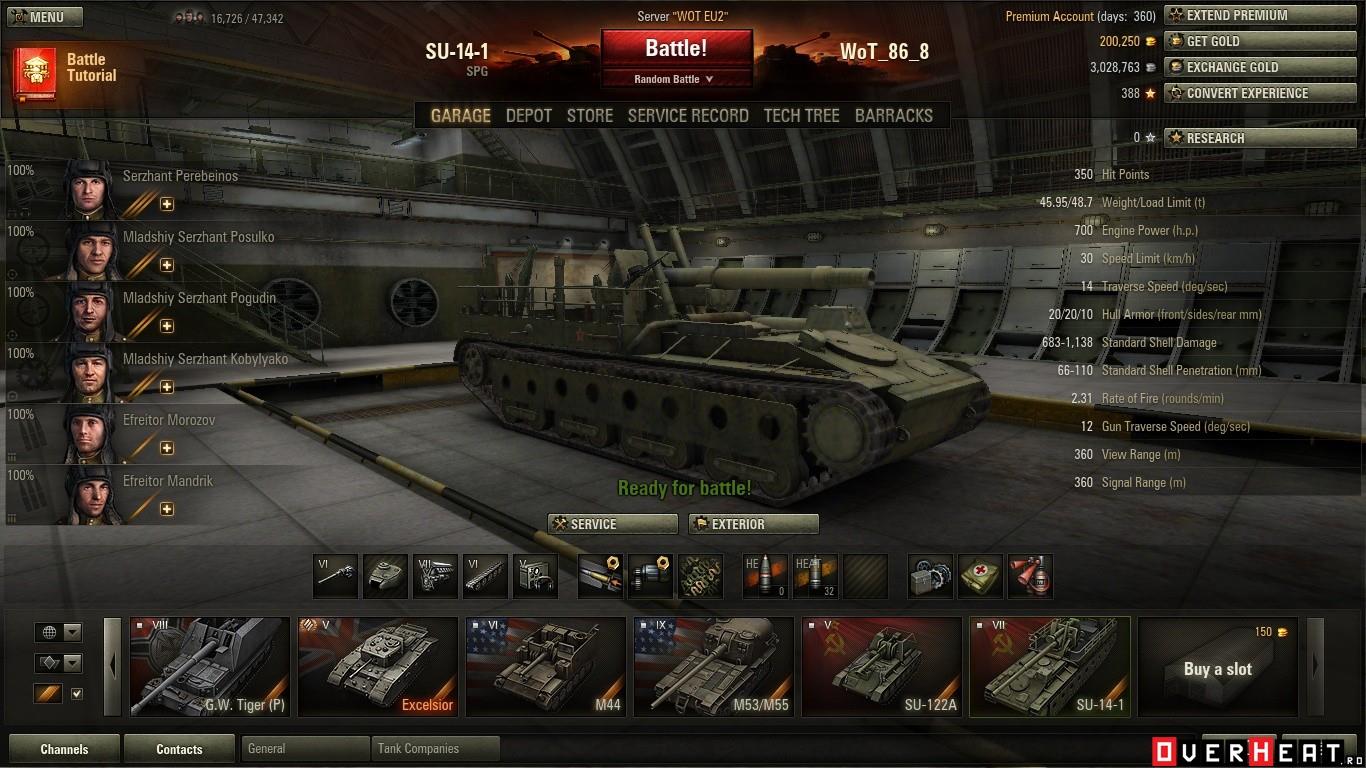Switch to the Depot tab

click(x=528, y=116)
